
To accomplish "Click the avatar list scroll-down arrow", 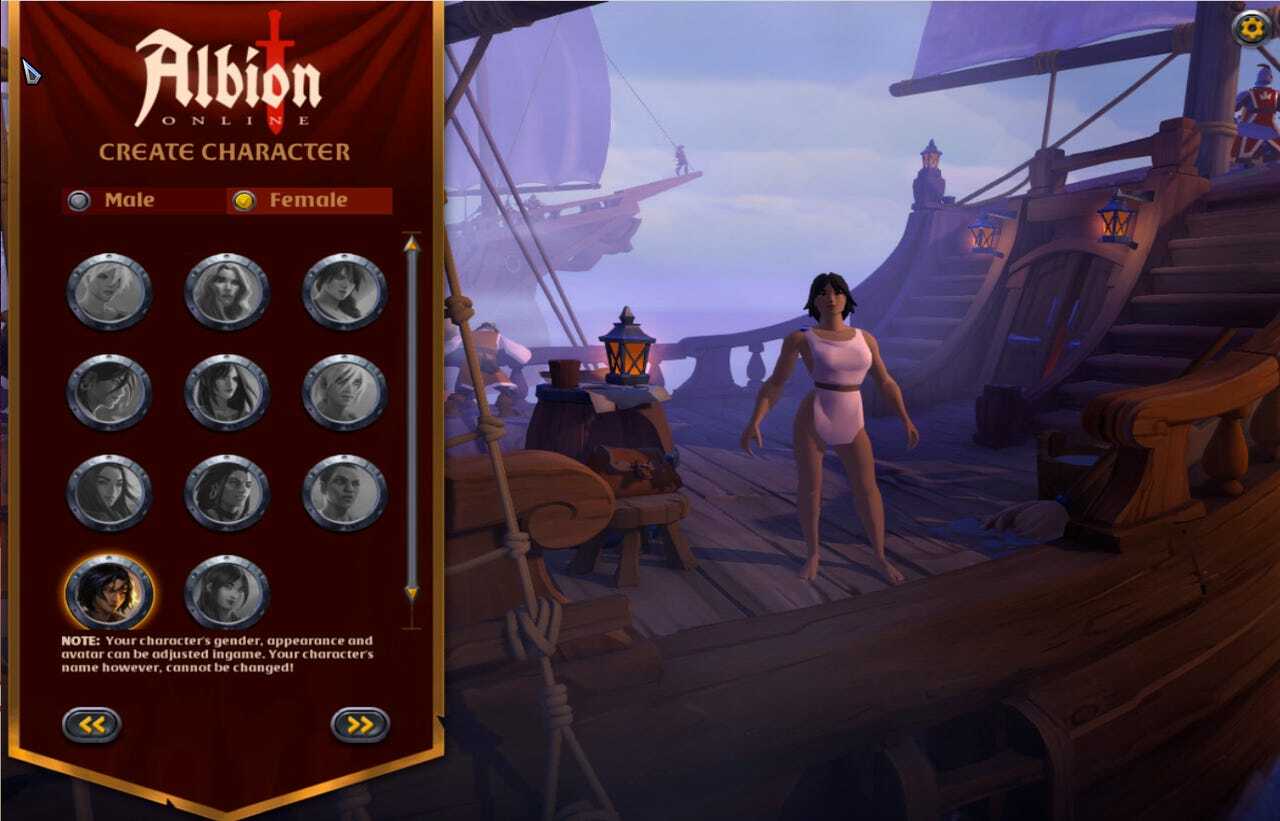I will coord(411,595).
